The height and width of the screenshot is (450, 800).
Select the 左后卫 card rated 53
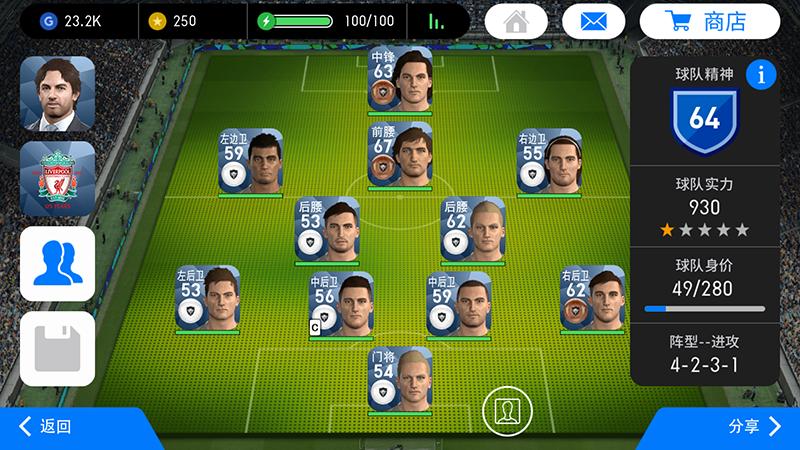click(208, 297)
